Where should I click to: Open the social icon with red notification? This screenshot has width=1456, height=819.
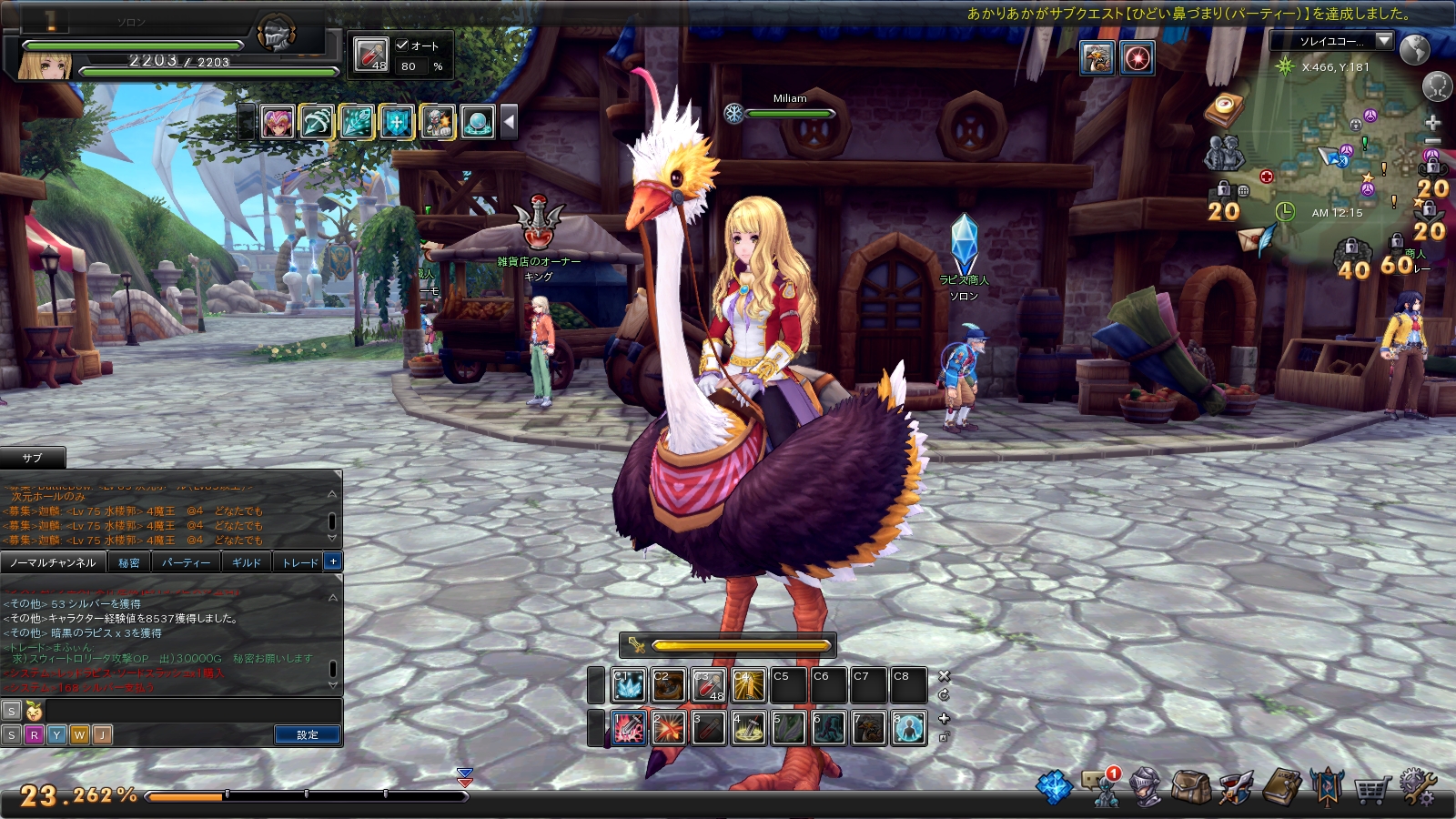pyautogui.click(x=1102, y=787)
